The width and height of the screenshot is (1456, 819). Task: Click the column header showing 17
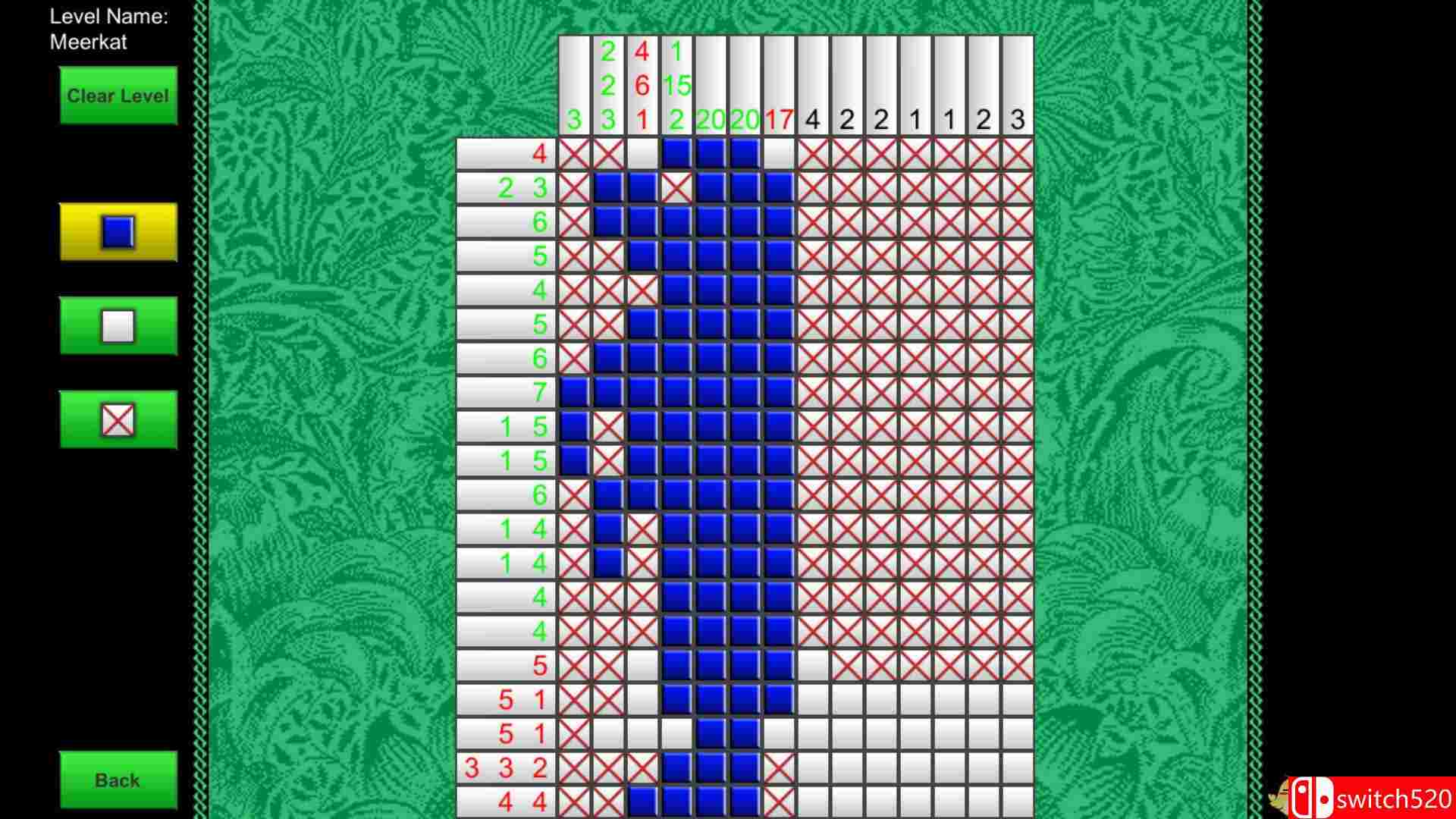[x=778, y=118]
